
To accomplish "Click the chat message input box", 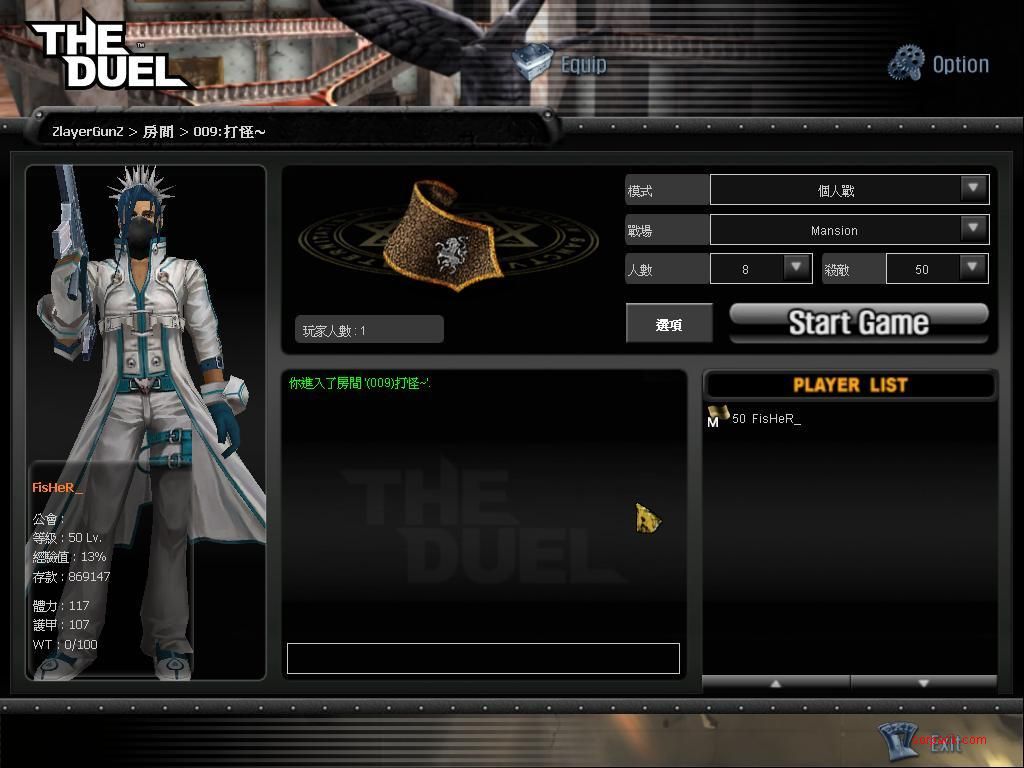I will [x=483, y=658].
